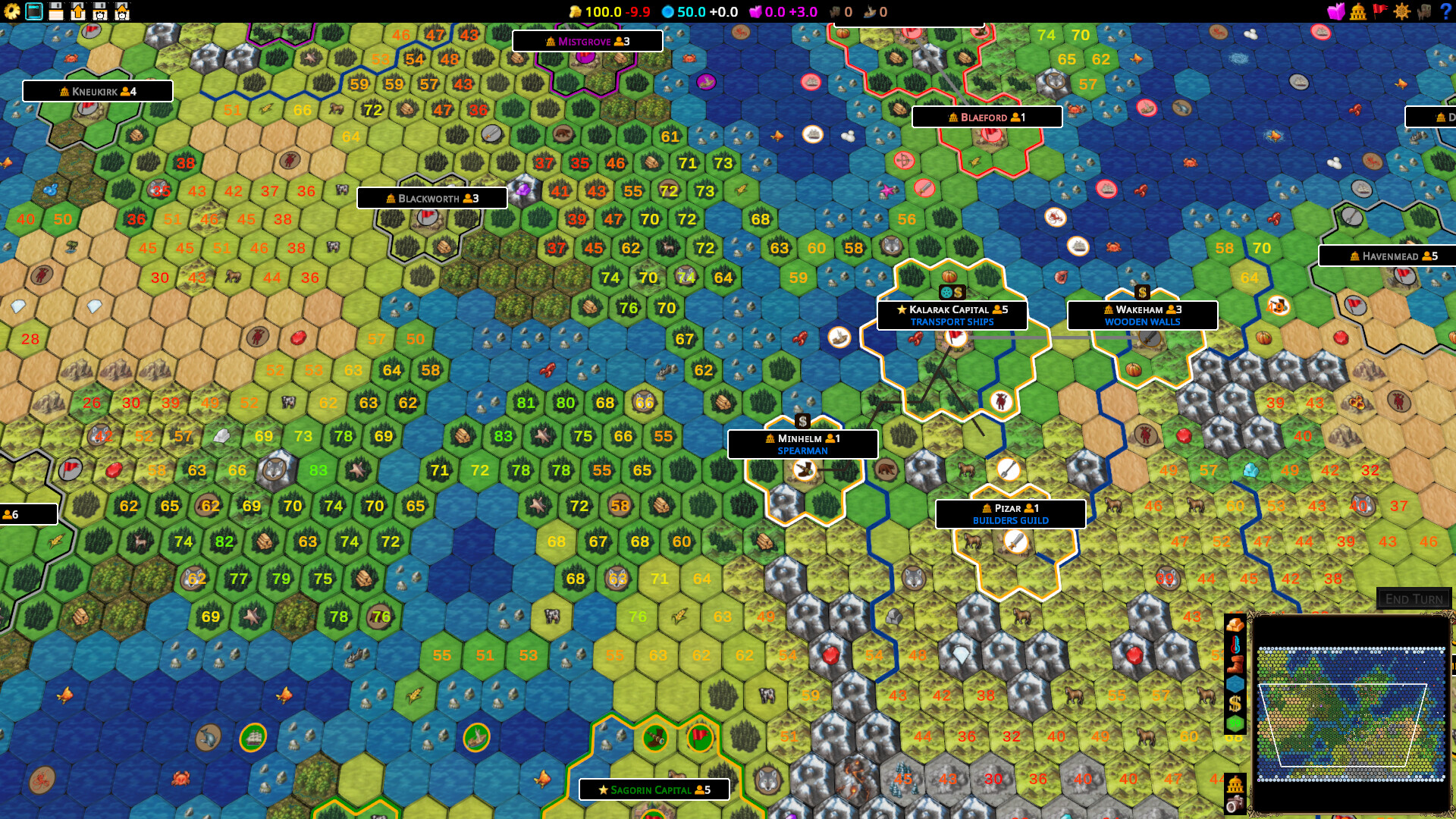Image resolution: width=1456 pixels, height=819 pixels.
Task: Toggle the thermometer temperature overlay
Action: pyautogui.click(x=1234, y=645)
